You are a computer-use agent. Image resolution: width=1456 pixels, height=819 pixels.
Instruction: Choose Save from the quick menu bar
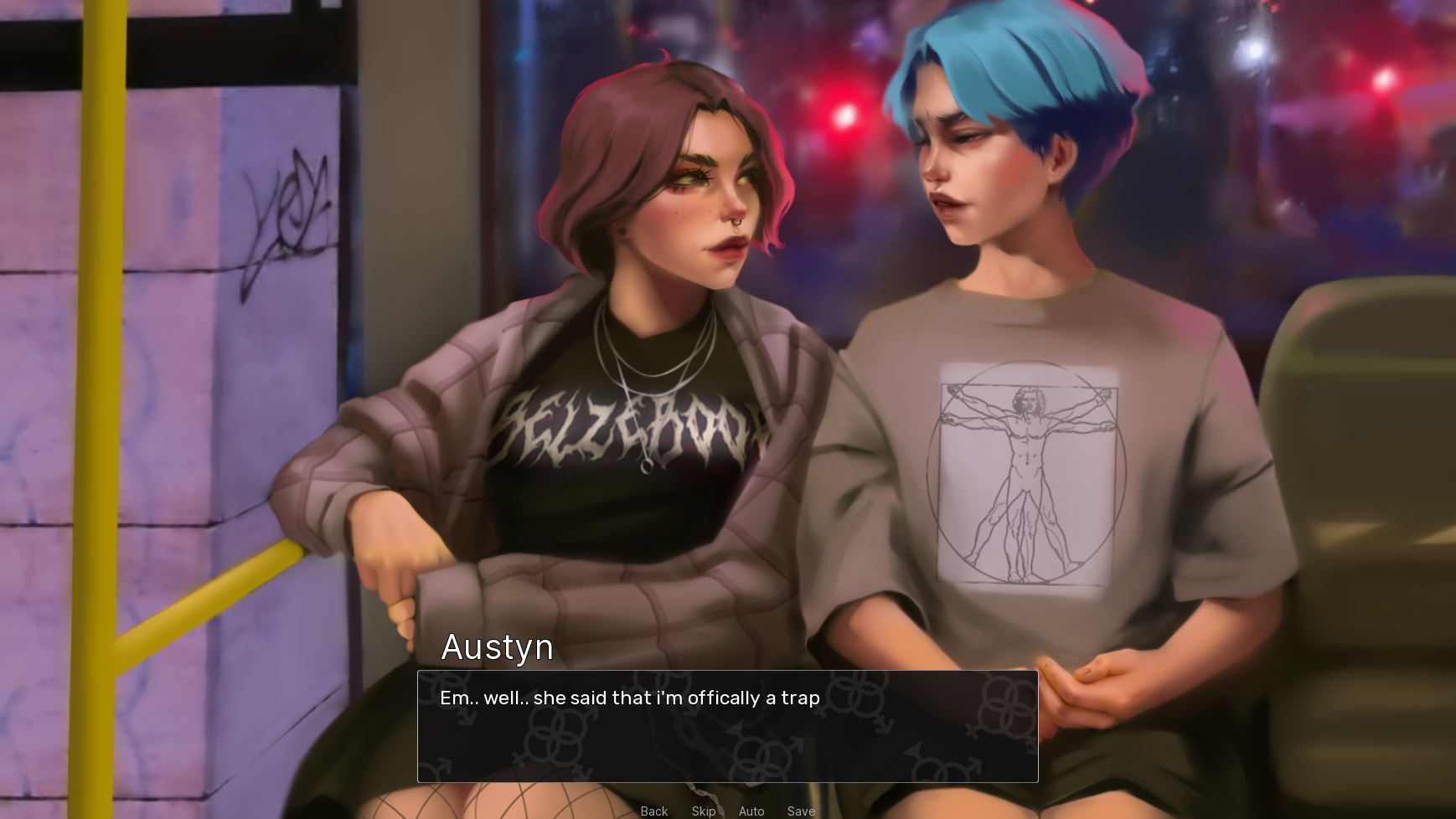(801, 811)
